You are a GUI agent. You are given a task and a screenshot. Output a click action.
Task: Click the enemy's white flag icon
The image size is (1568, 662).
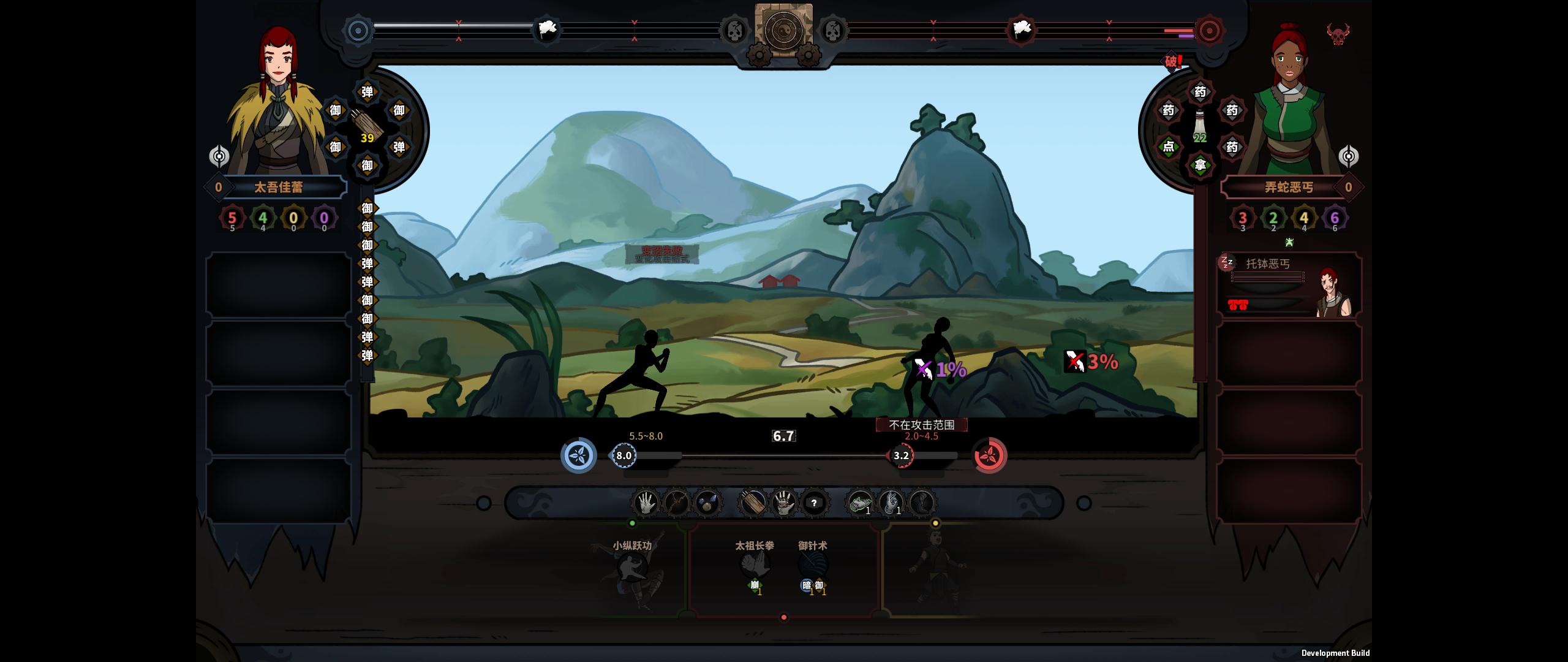pos(1022,29)
